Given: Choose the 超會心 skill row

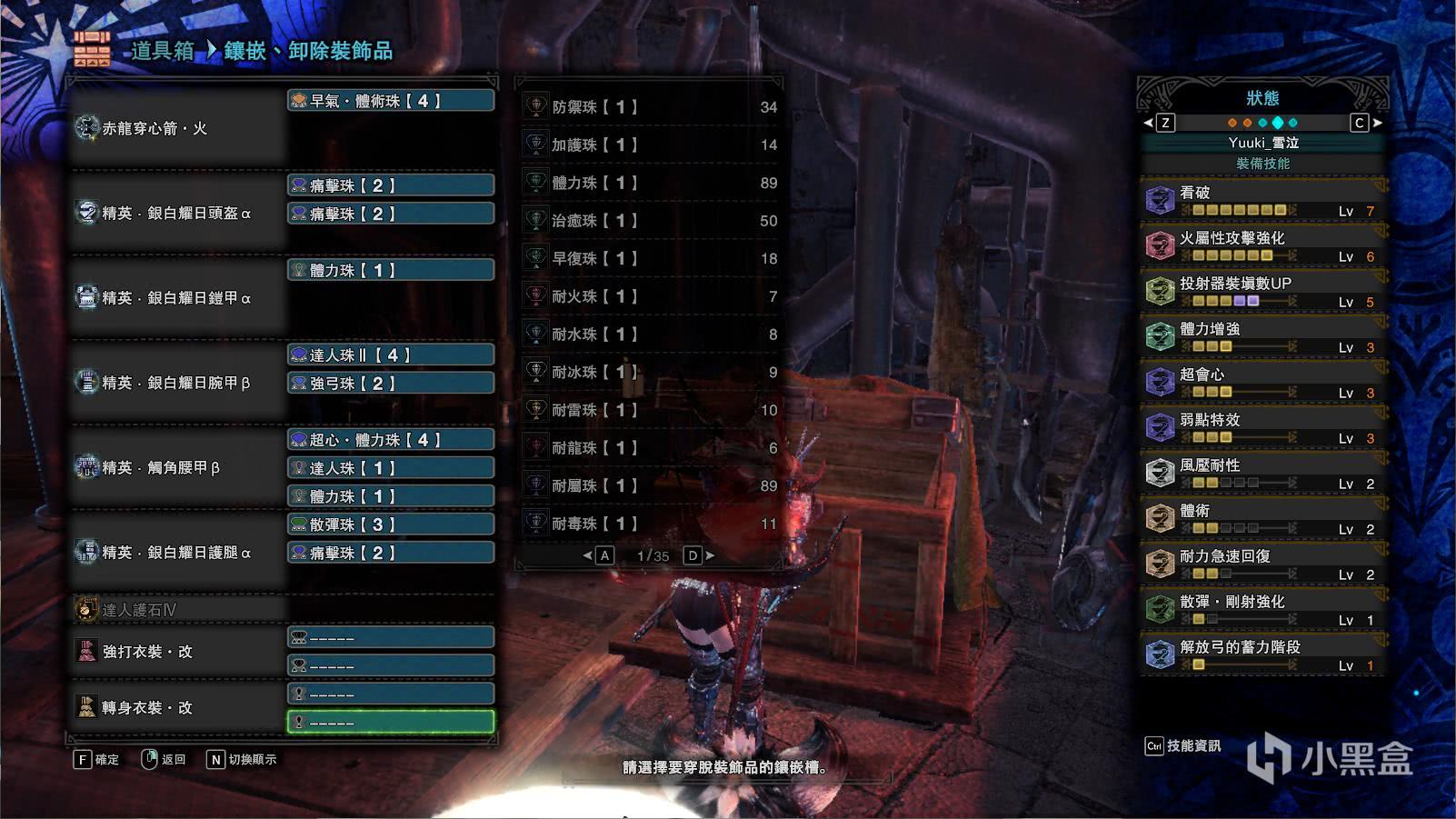Looking at the screenshot, I should coord(1262,382).
